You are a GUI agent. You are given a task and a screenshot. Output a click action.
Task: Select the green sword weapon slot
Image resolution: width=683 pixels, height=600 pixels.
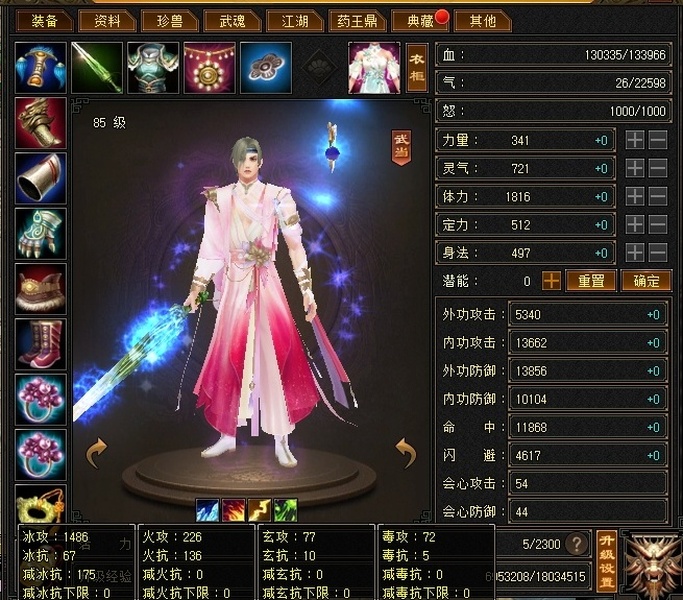point(97,67)
